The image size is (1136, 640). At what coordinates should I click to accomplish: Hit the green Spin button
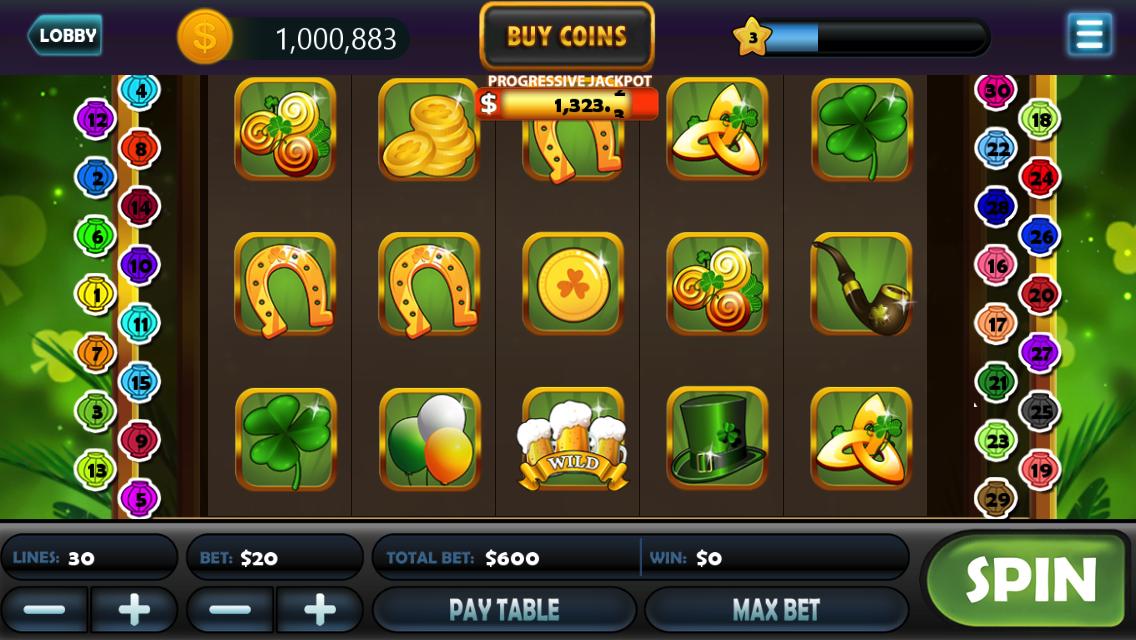click(x=1029, y=579)
